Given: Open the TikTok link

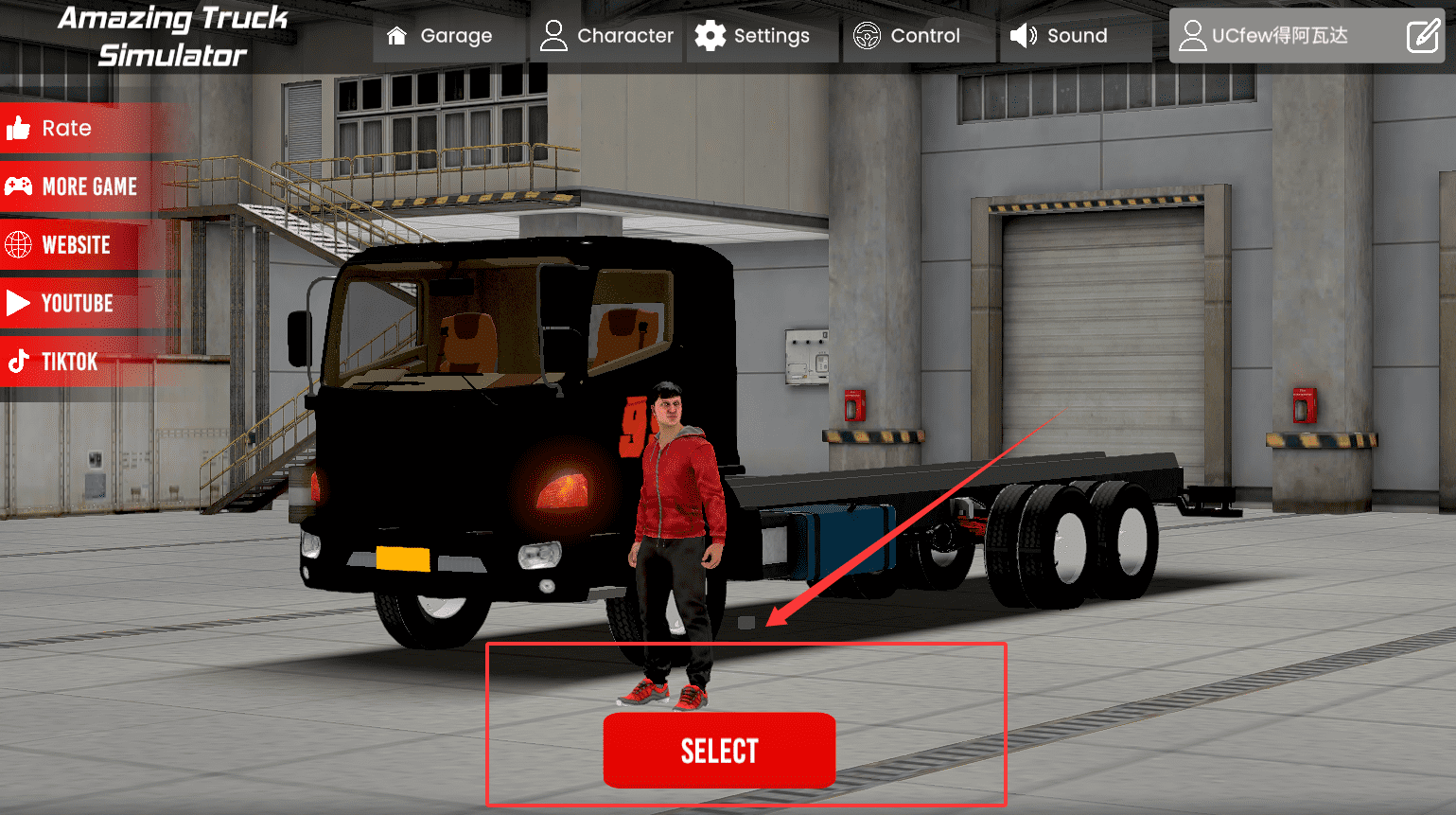Looking at the screenshot, I should coord(53,362).
